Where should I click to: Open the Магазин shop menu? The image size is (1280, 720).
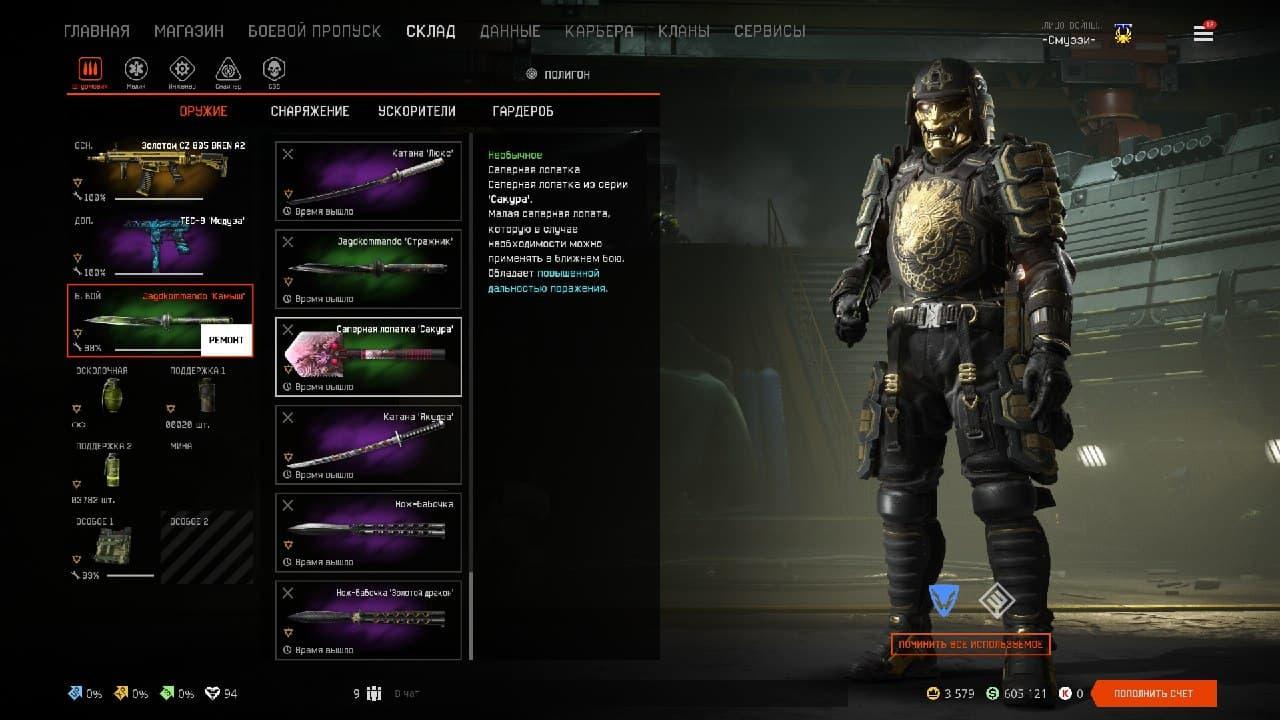(188, 31)
